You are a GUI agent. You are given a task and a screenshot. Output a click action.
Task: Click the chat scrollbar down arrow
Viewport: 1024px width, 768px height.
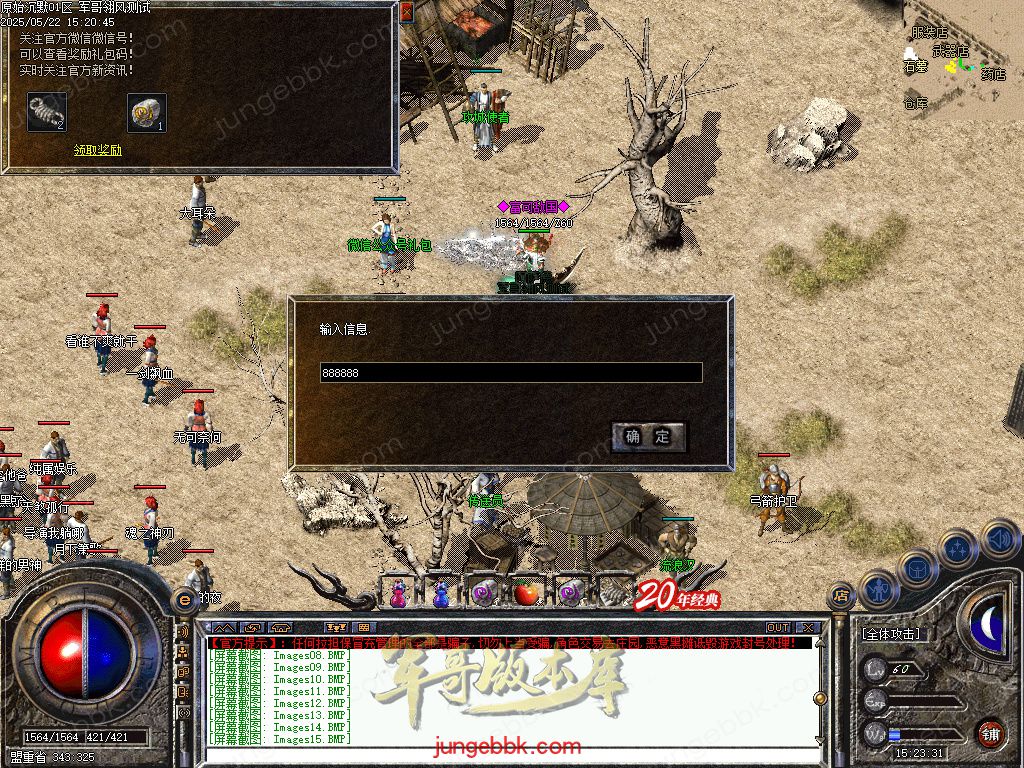click(820, 741)
